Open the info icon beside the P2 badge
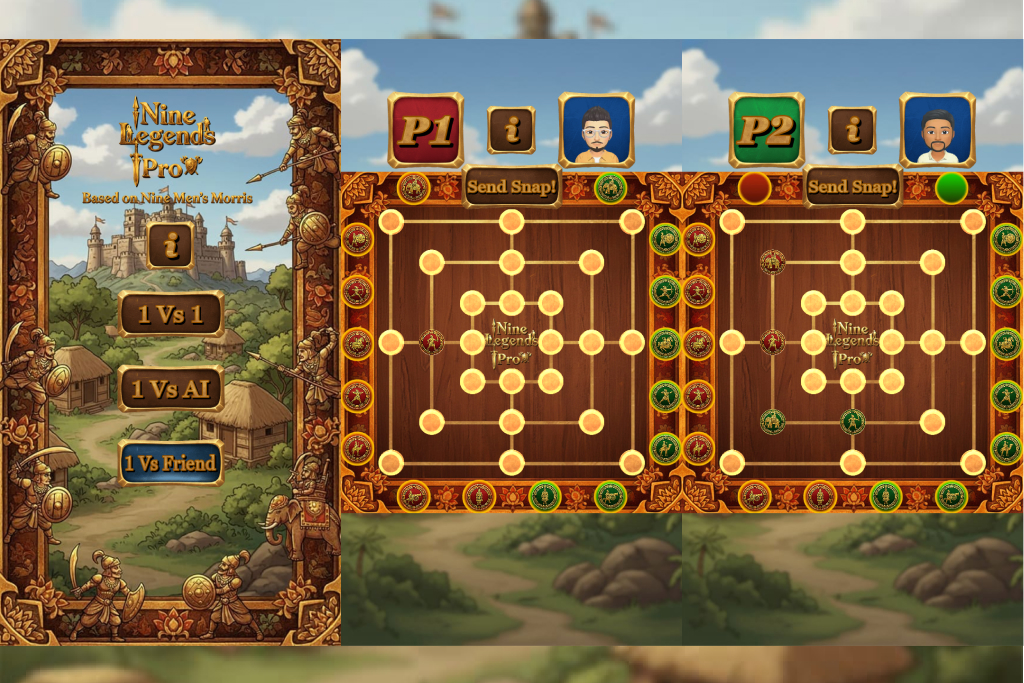The image size is (1024, 683). 852,130
